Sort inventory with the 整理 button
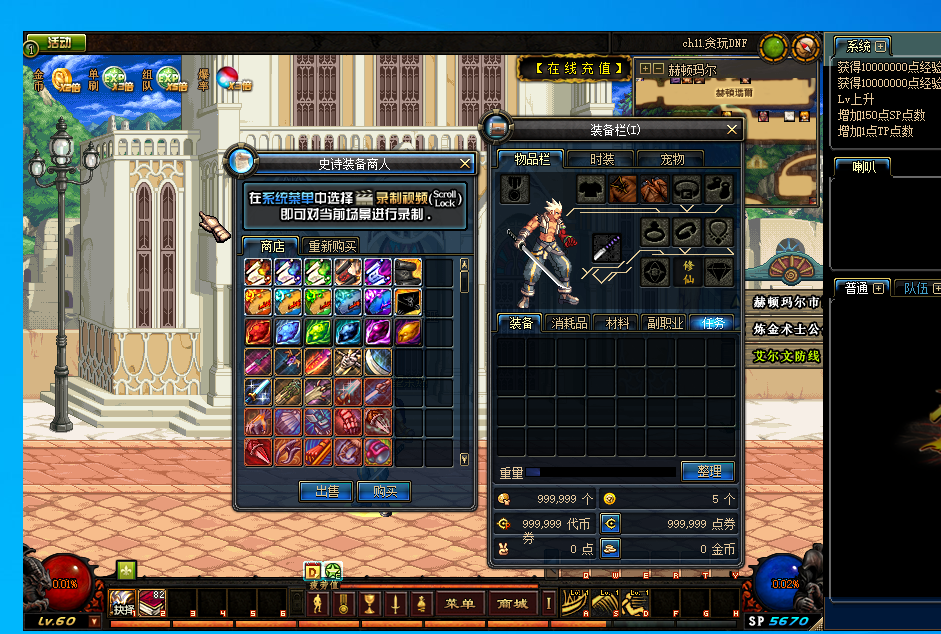The width and height of the screenshot is (941, 634). pyautogui.click(x=708, y=471)
